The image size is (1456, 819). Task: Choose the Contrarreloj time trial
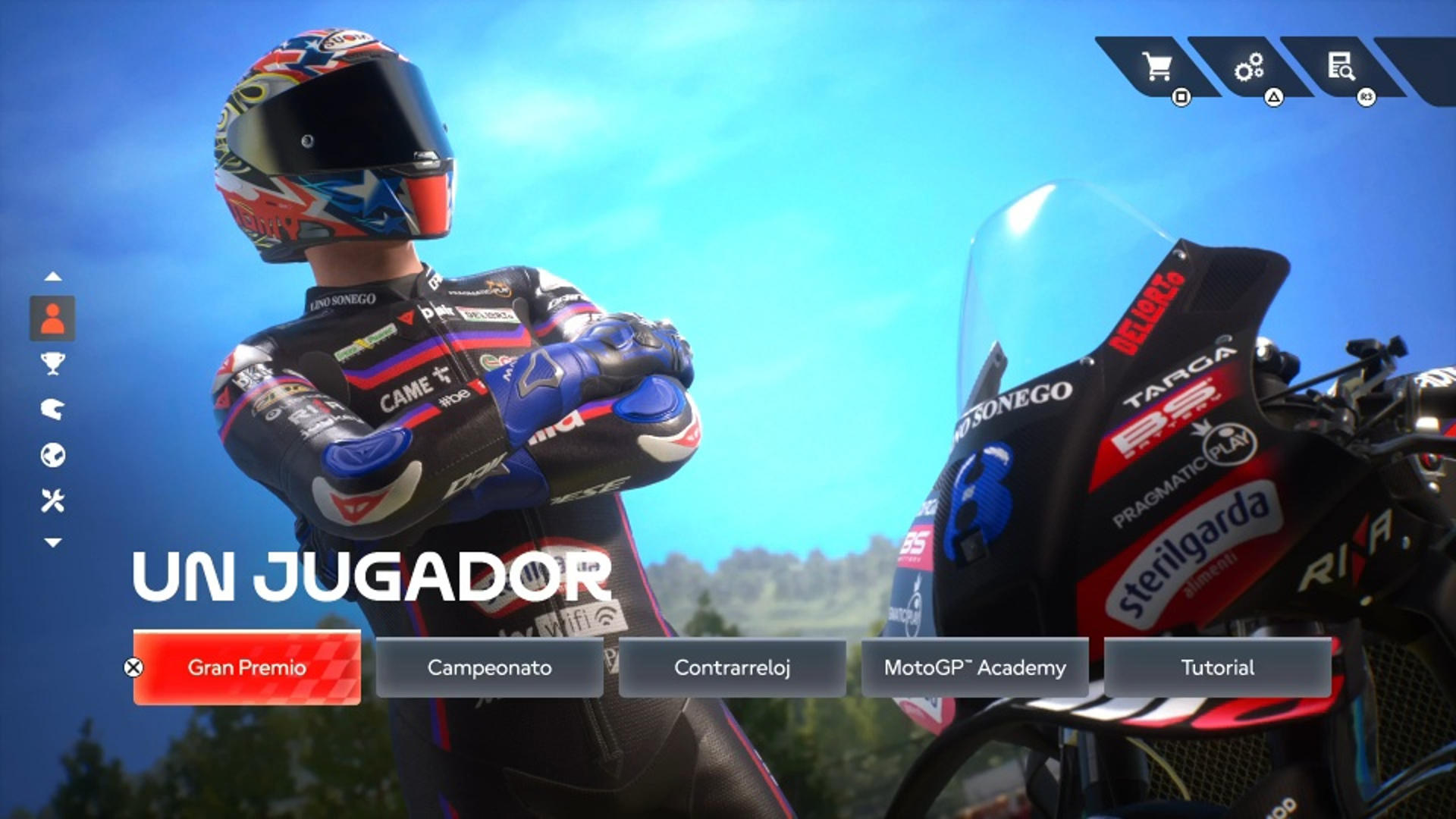(732, 667)
